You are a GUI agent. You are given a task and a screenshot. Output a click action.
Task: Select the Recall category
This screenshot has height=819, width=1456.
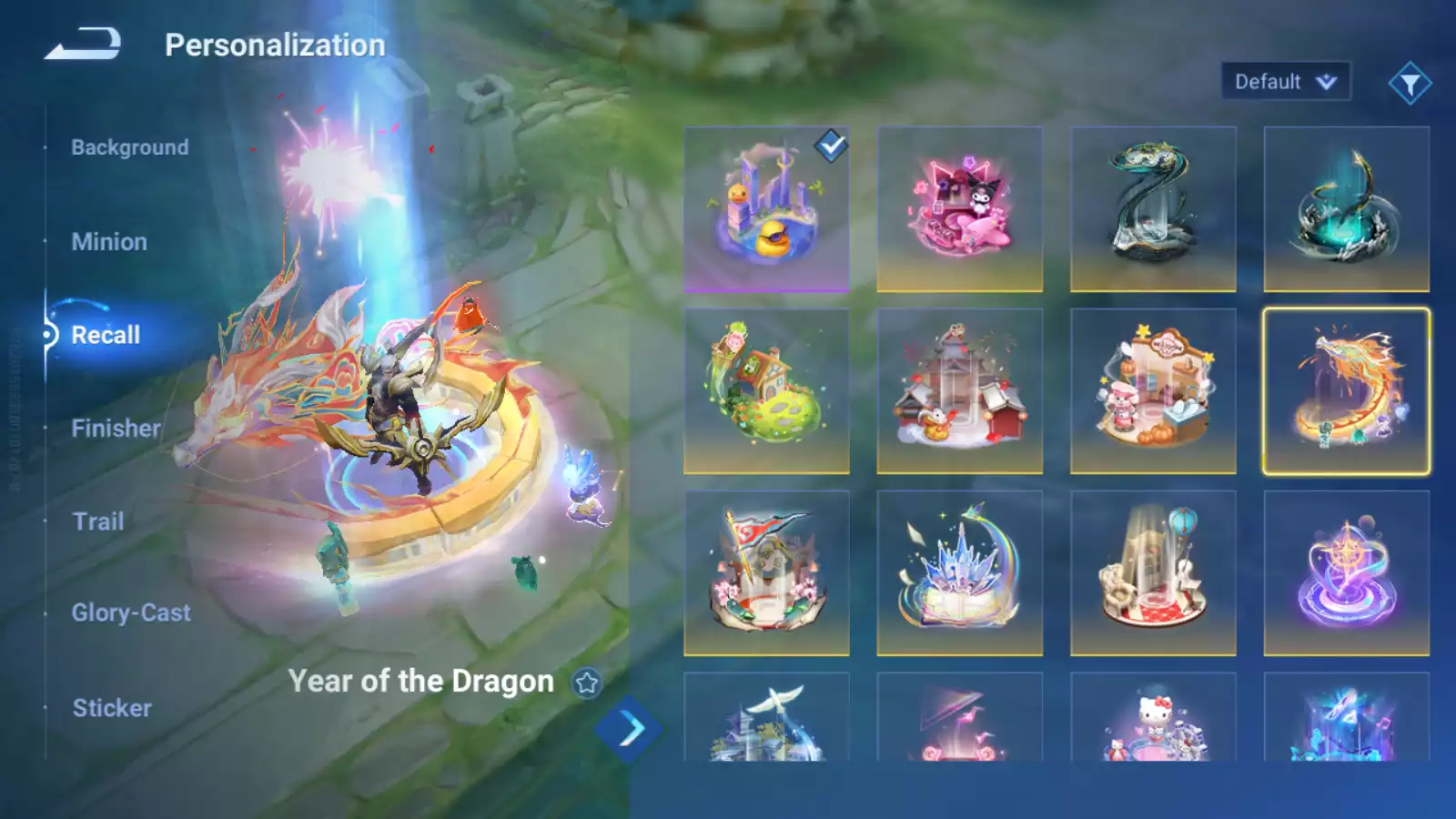106,335
